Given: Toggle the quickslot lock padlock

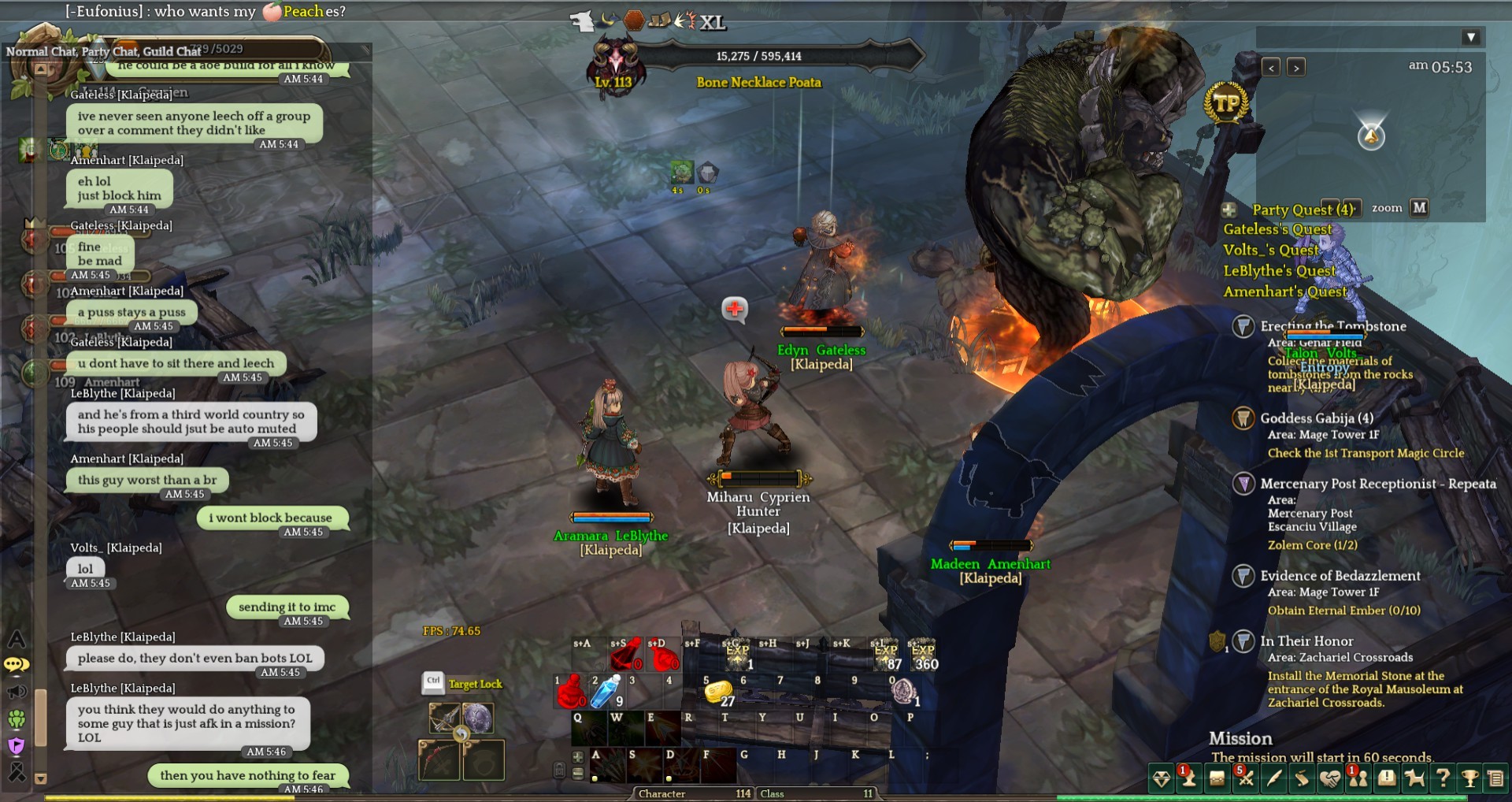Looking at the screenshot, I should pos(559,770).
